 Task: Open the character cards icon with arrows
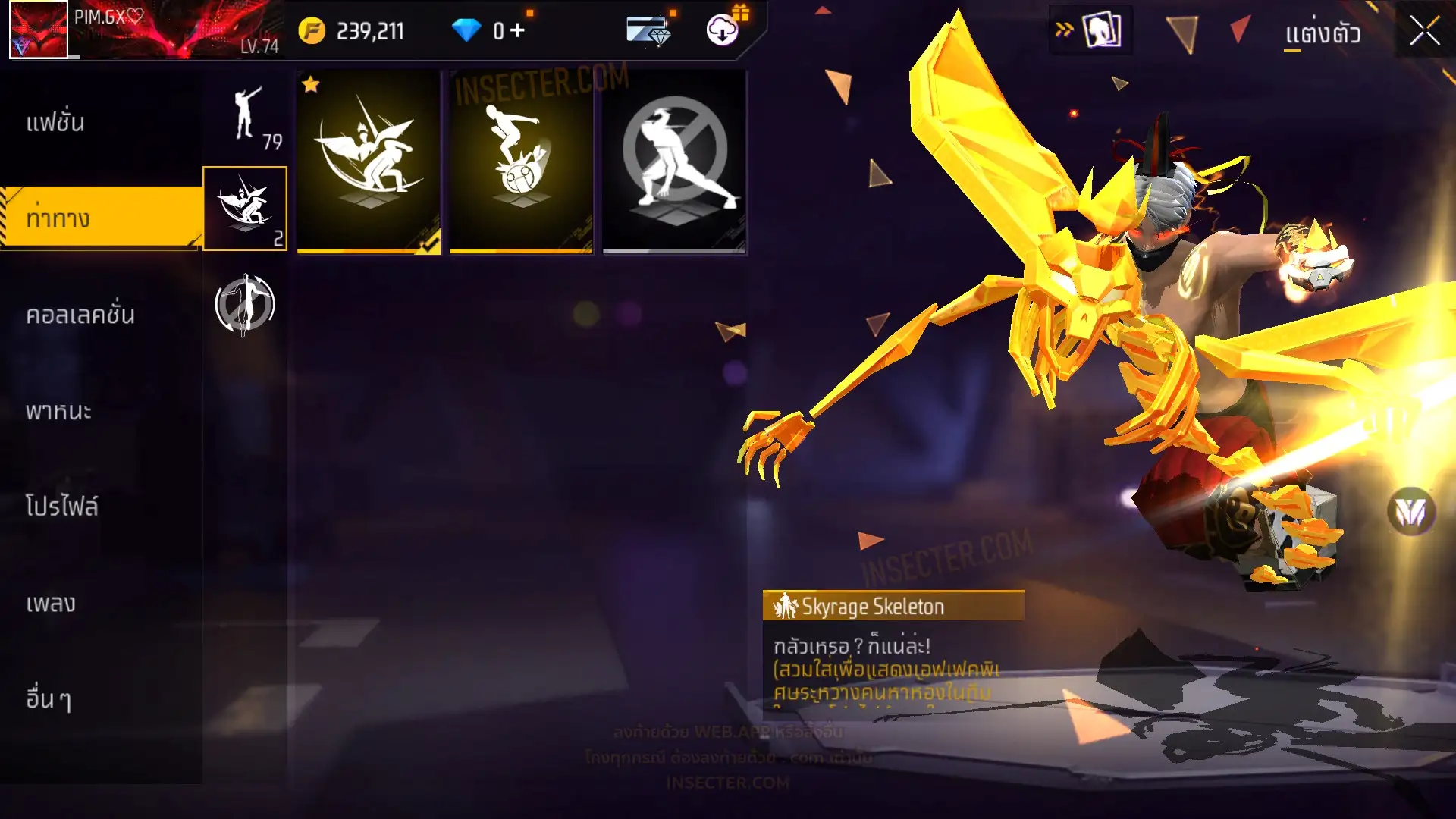pyautogui.click(x=1090, y=31)
